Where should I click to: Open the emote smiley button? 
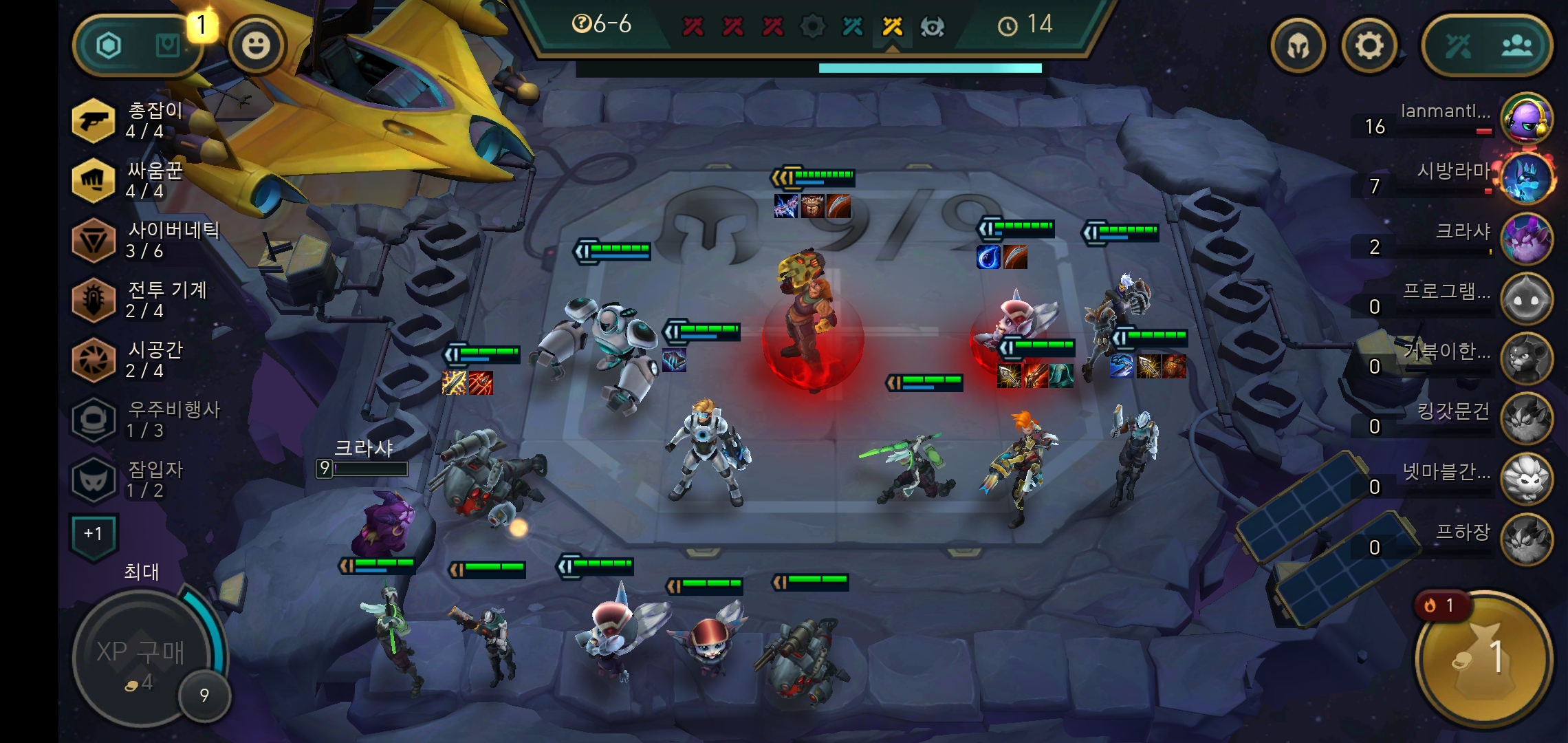point(256,46)
